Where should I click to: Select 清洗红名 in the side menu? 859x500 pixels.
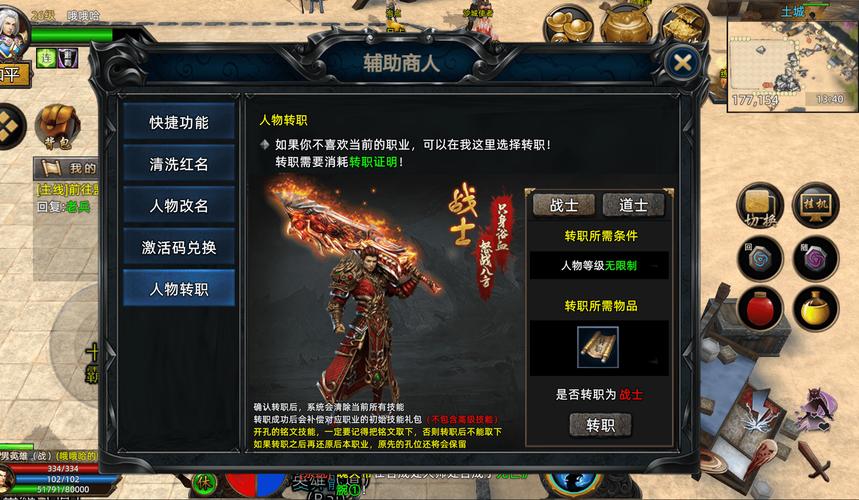pyautogui.click(x=179, y=164)
